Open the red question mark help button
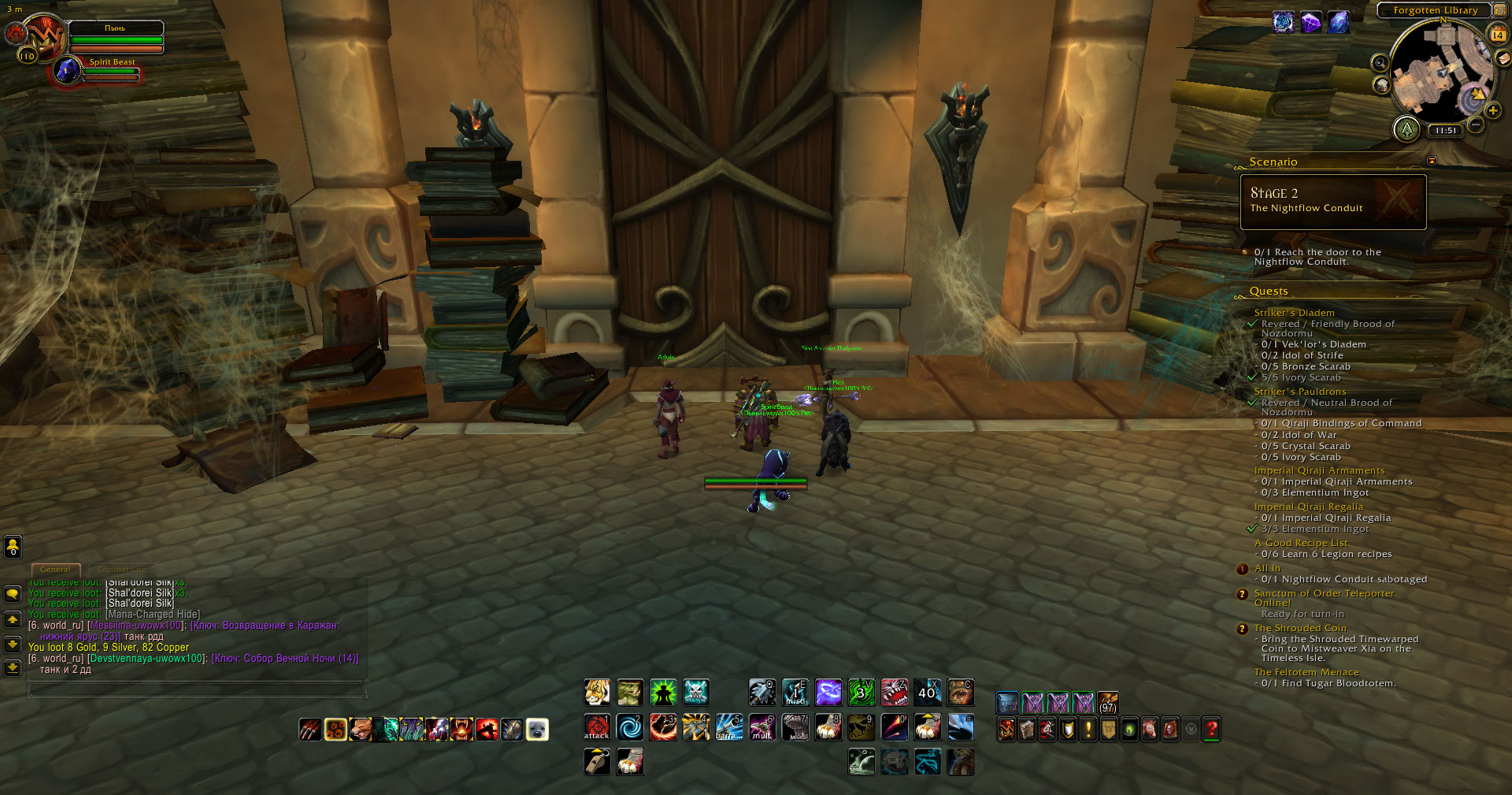The width and height of the screenshot is (1512, 795). tap(1211, 730)
